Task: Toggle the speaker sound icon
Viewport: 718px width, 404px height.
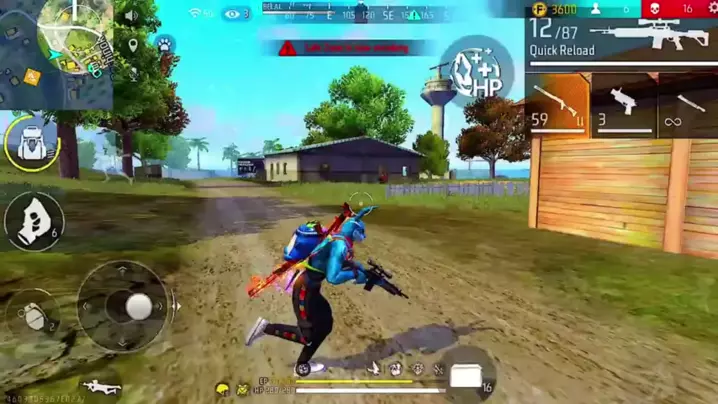Action: [132, 17]
